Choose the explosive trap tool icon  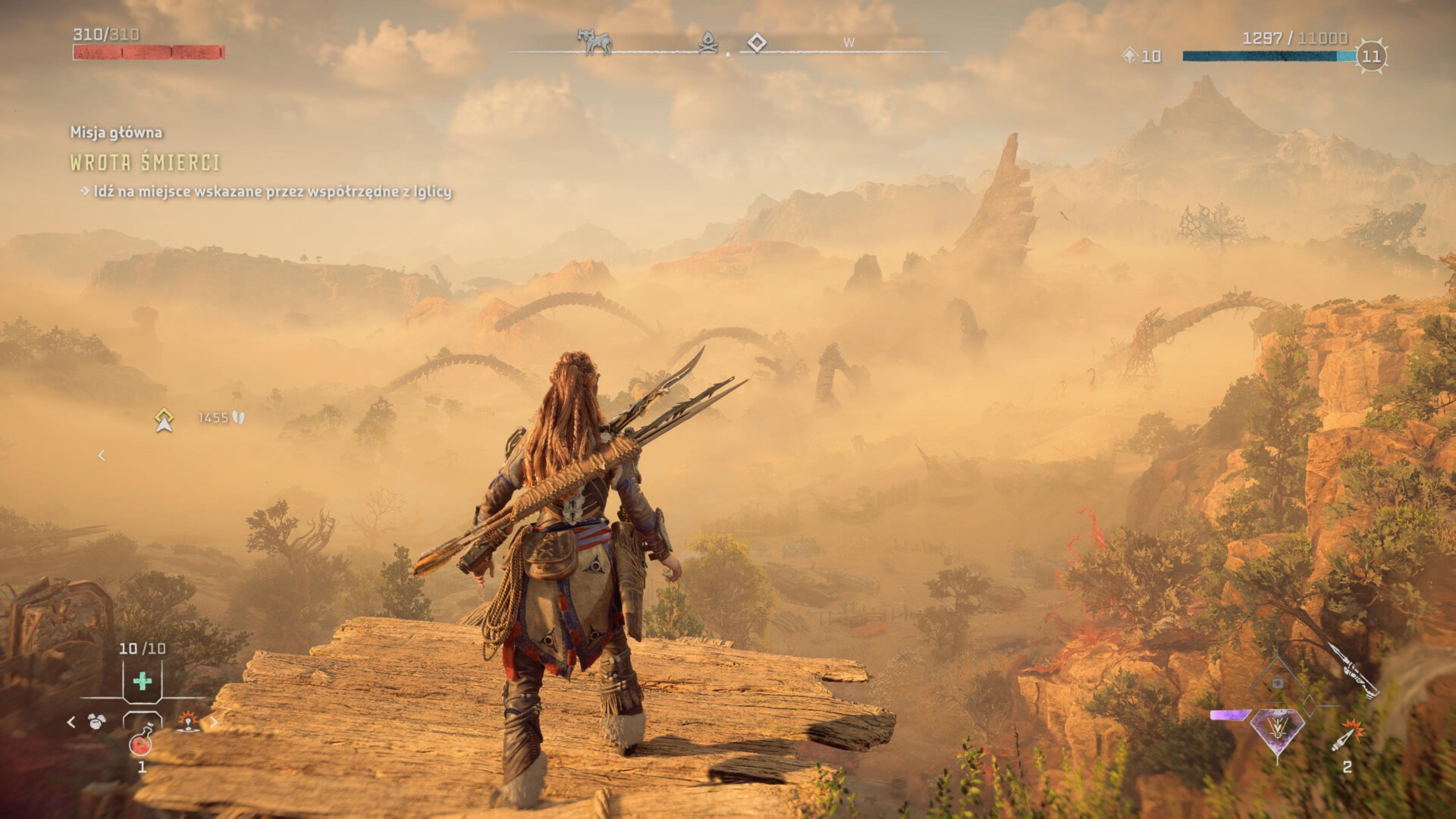(188, 722)
